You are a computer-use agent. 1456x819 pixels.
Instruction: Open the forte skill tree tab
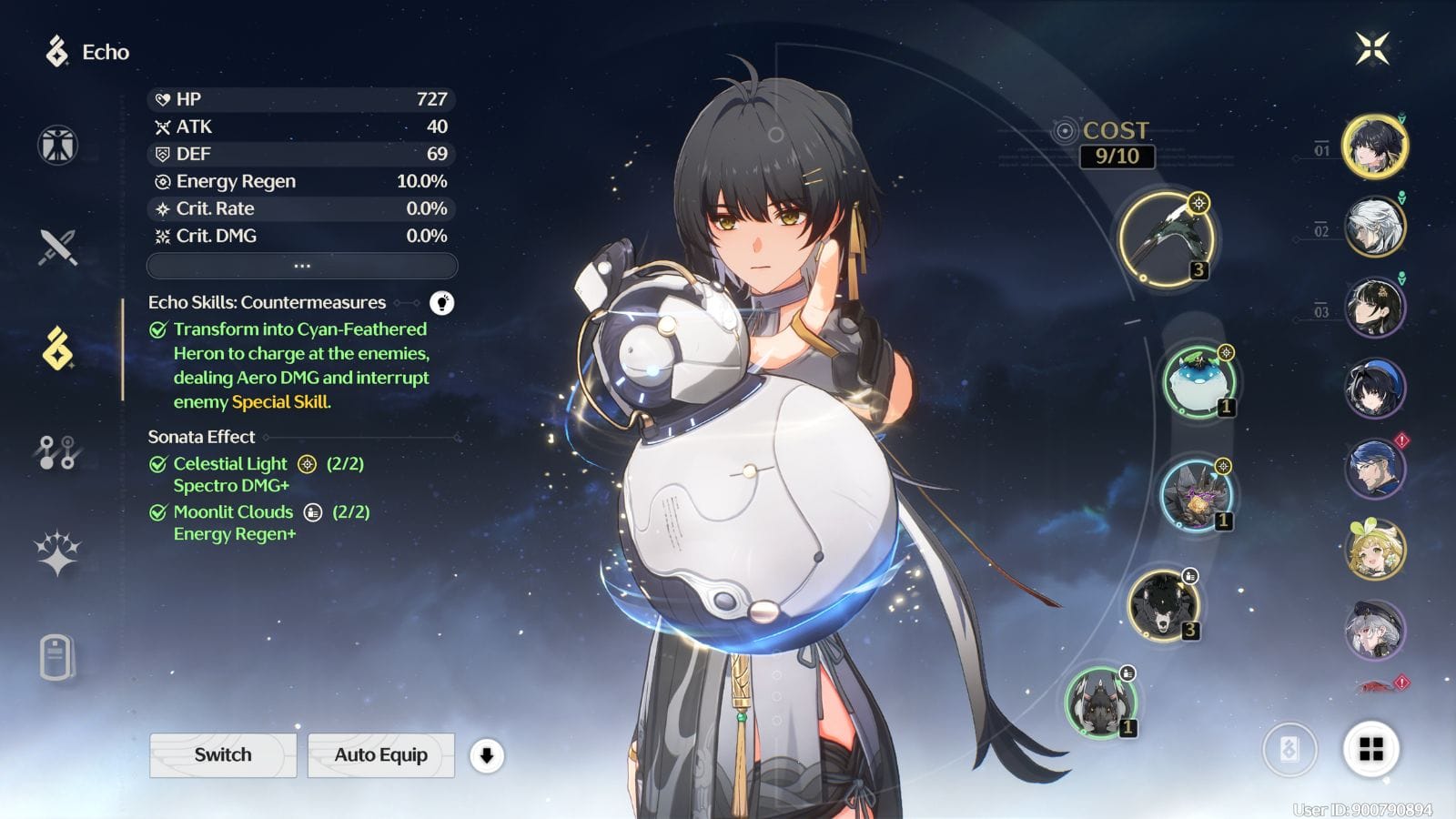57,451
